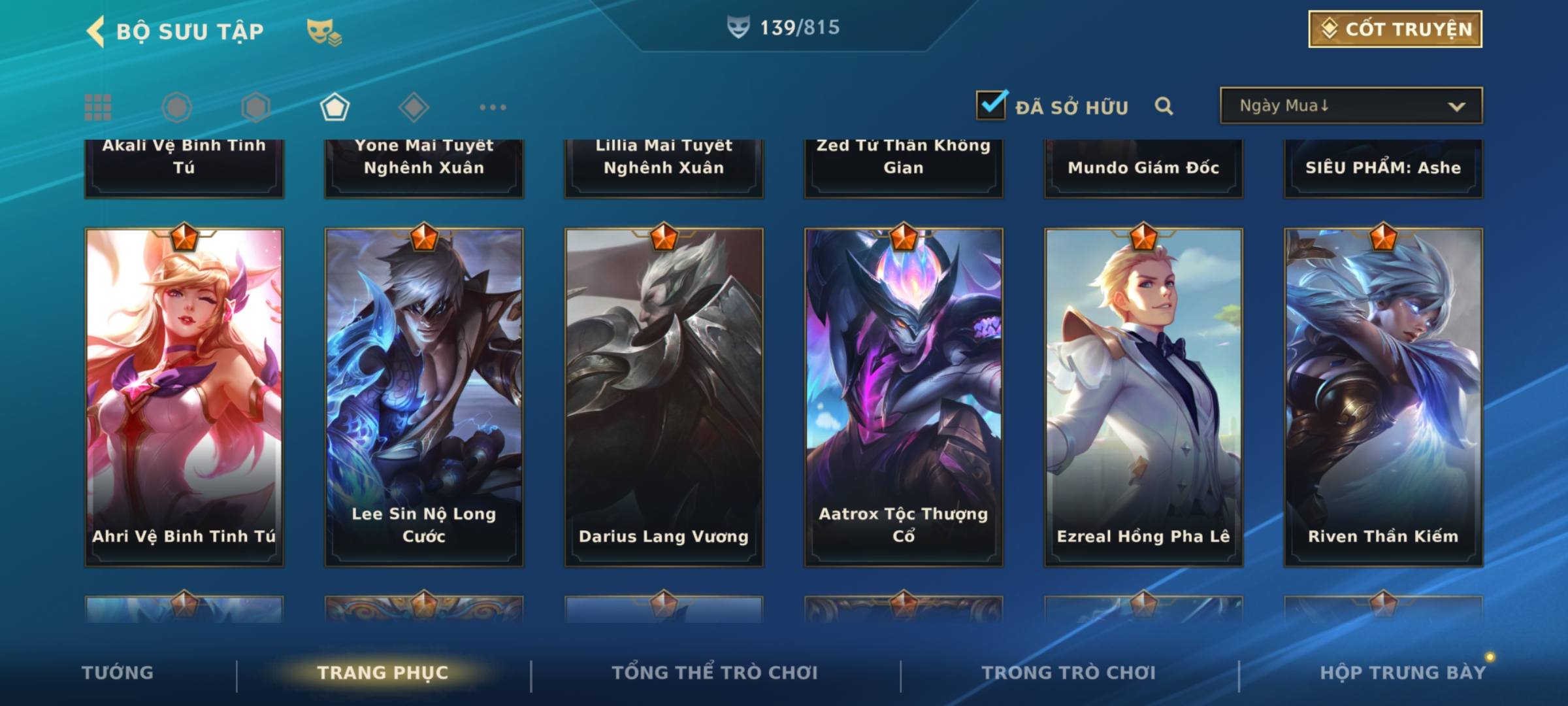Switch to Tổng Thể Trò Chơi tab
This screenshot has width=1568, height=706.
715,673
